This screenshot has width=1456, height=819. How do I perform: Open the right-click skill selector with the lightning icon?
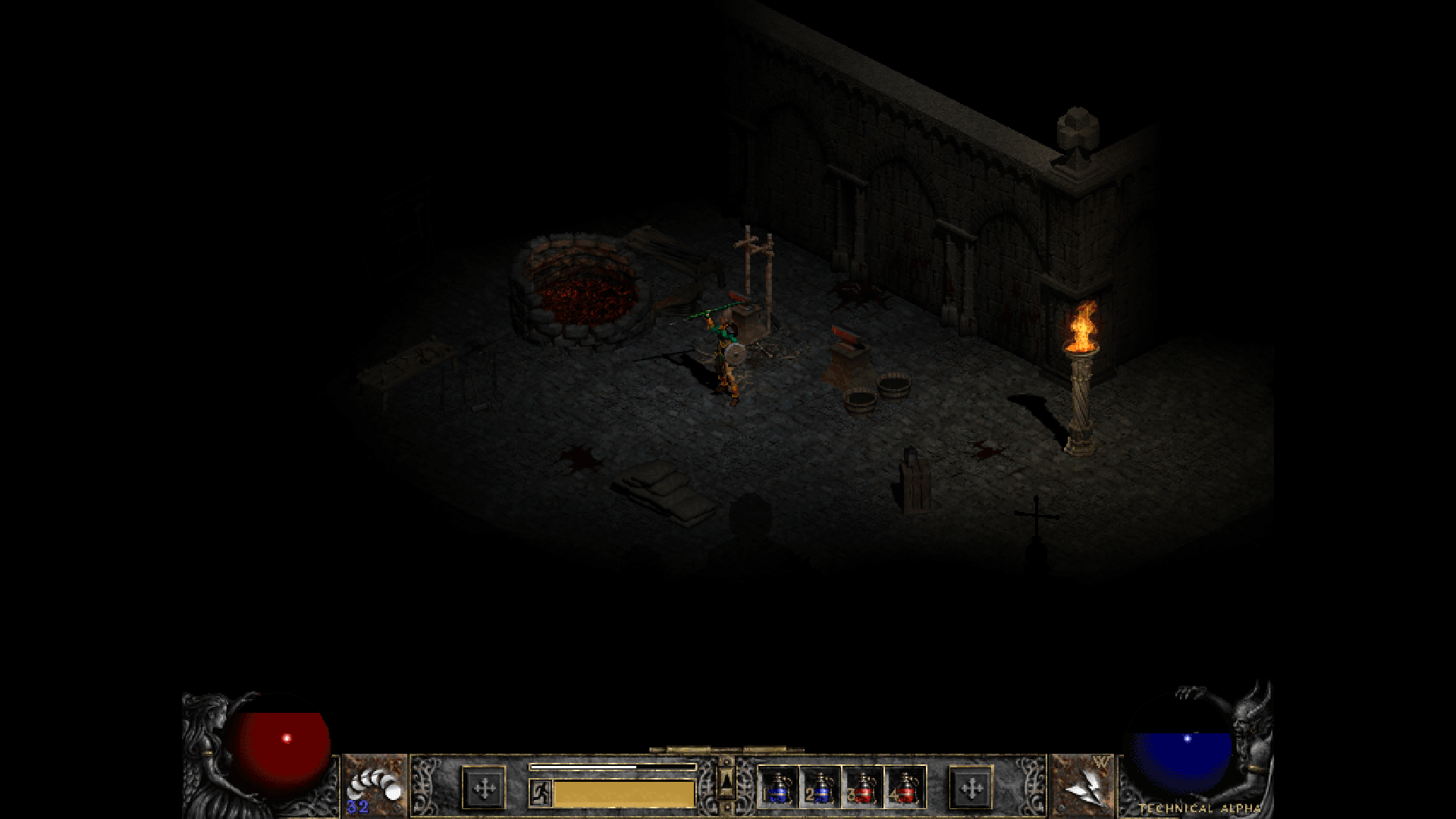pyautogui.click(x=1084, y=786)
